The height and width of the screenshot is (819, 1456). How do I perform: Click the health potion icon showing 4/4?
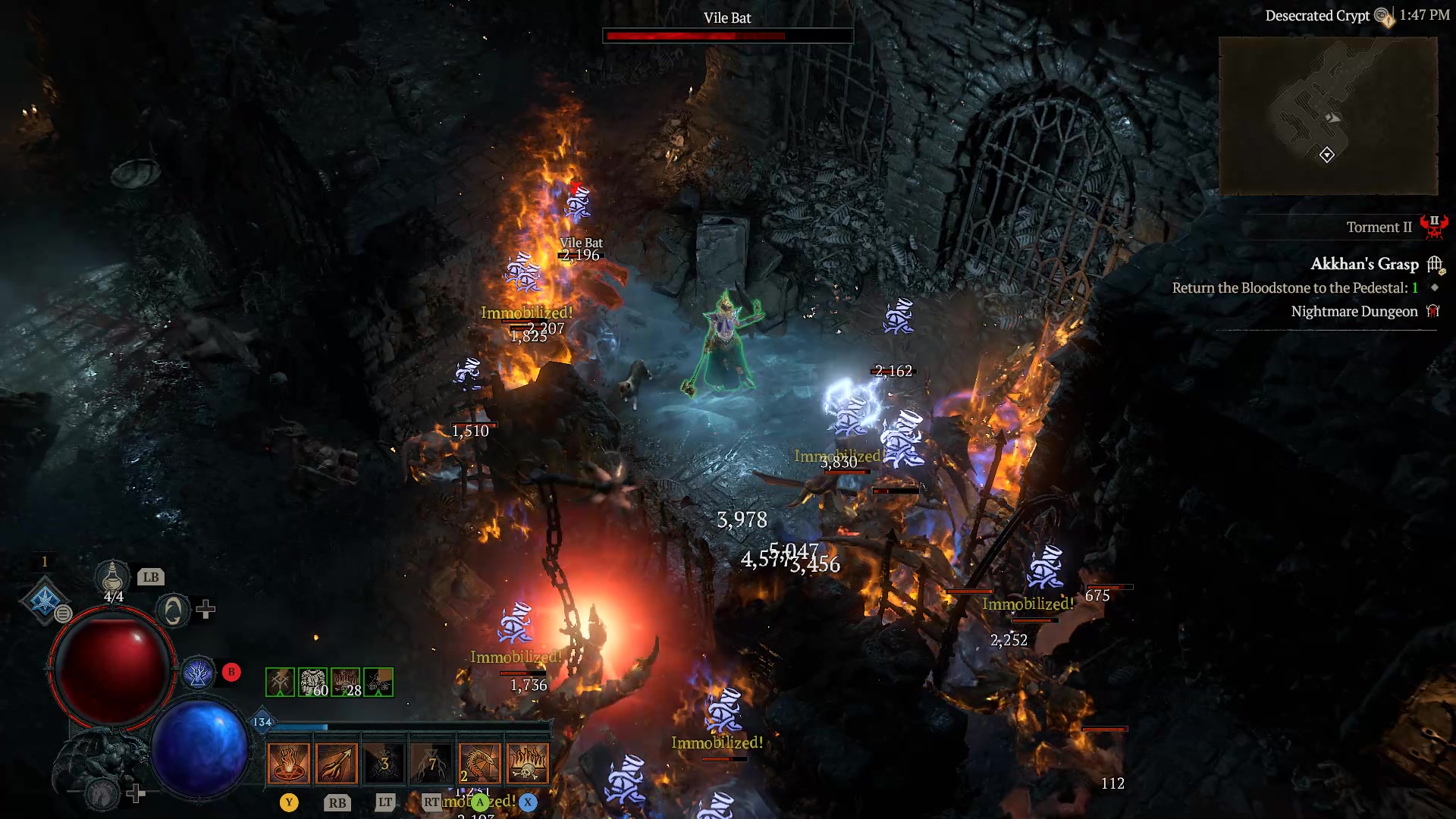click(x=112, y=576)
